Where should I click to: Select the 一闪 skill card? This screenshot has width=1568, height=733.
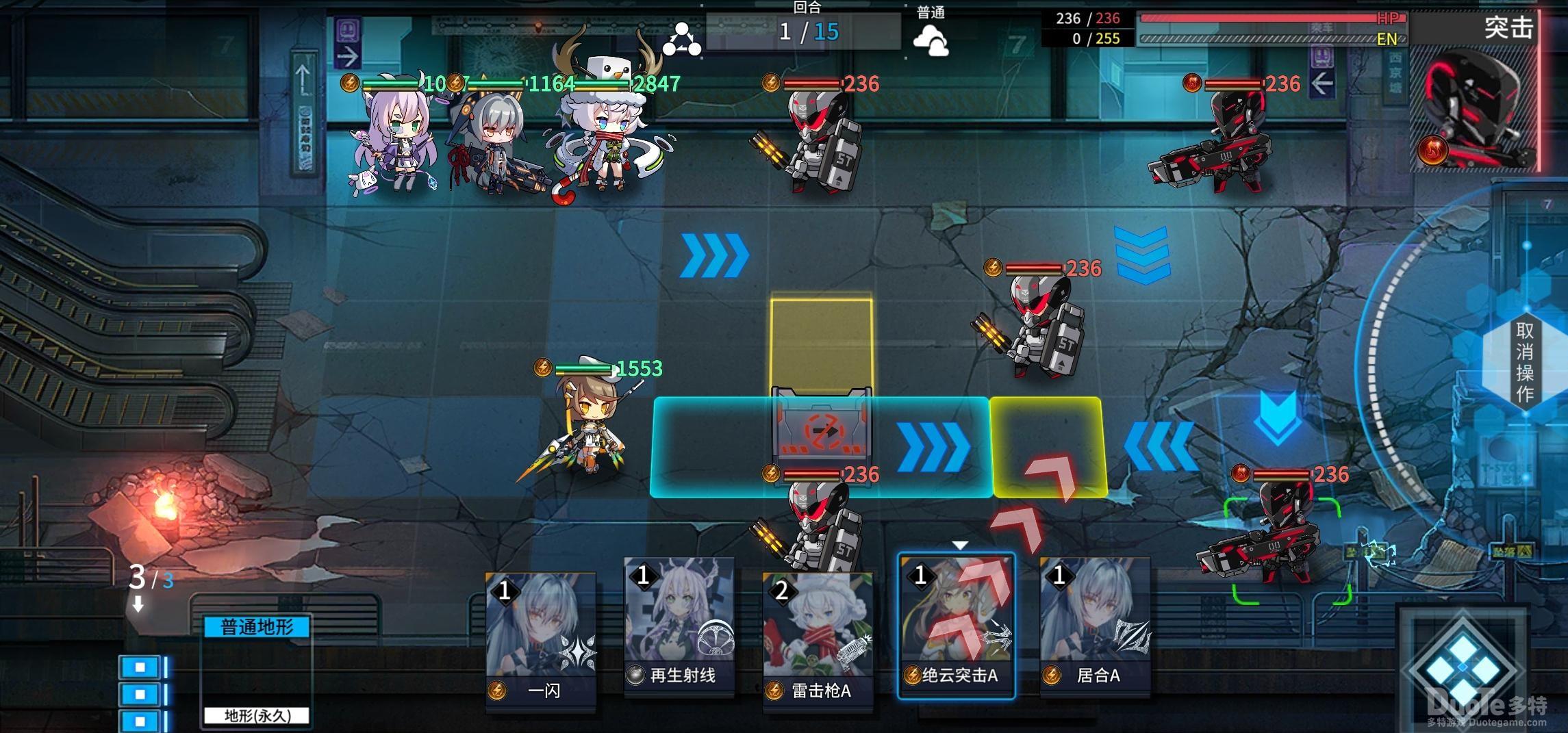541,642
